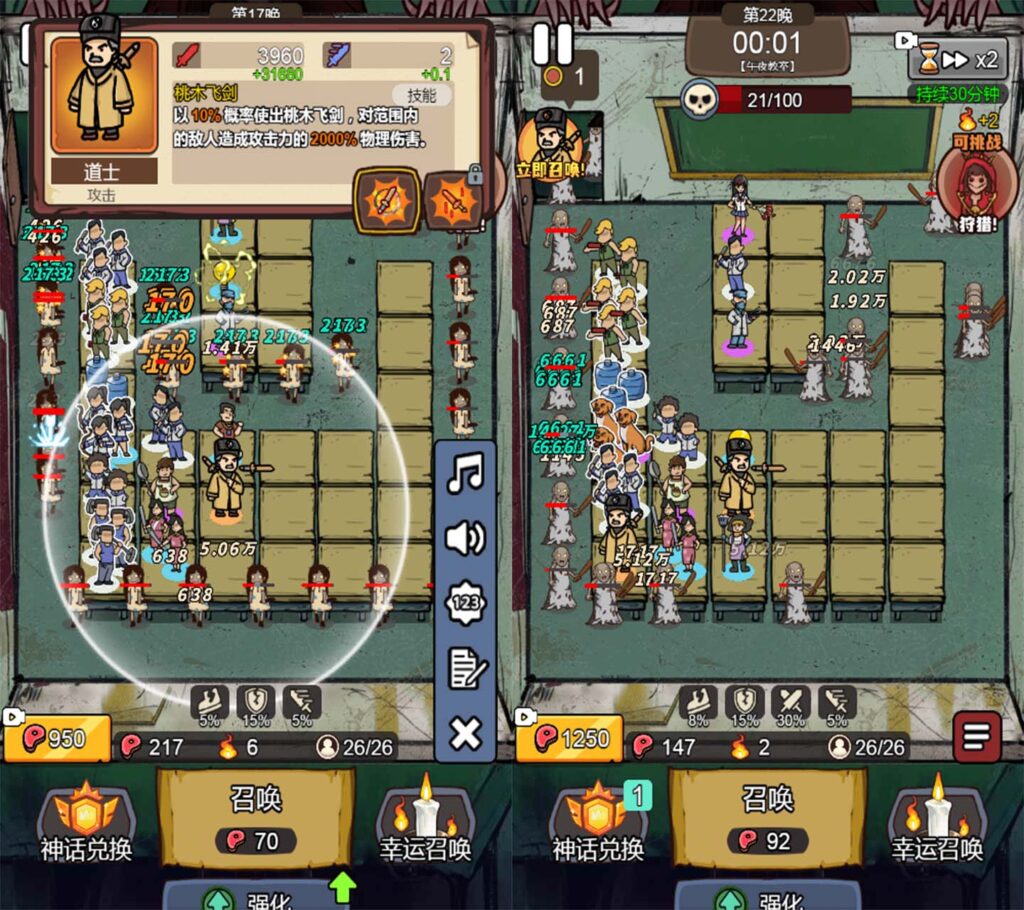
Task: Open the notepad and pencil icon
Action: click(x=465, y=669)
